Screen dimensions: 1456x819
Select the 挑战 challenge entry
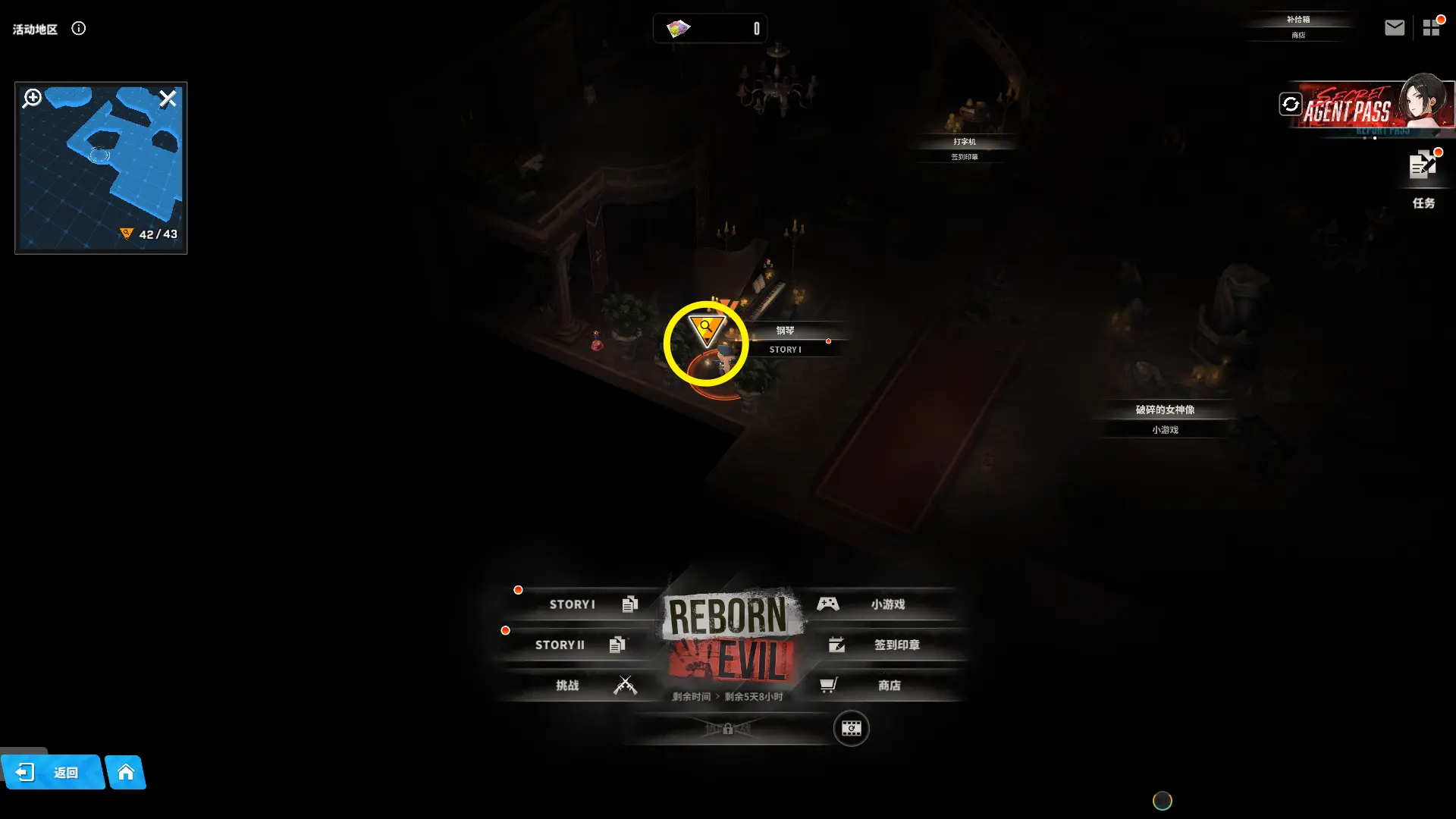click(584, 686)
